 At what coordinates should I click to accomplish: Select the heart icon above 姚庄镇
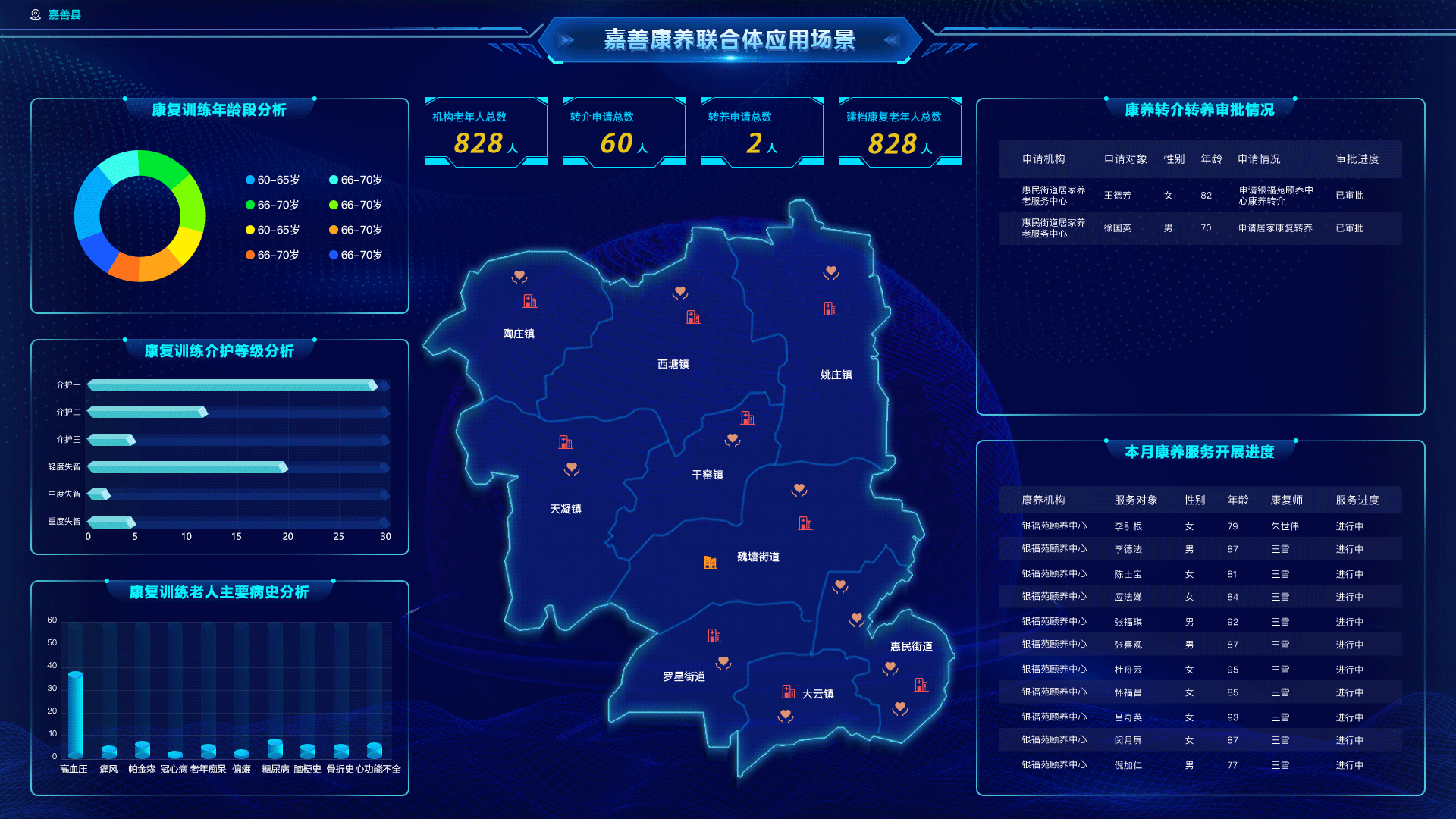tap(832, 271)
